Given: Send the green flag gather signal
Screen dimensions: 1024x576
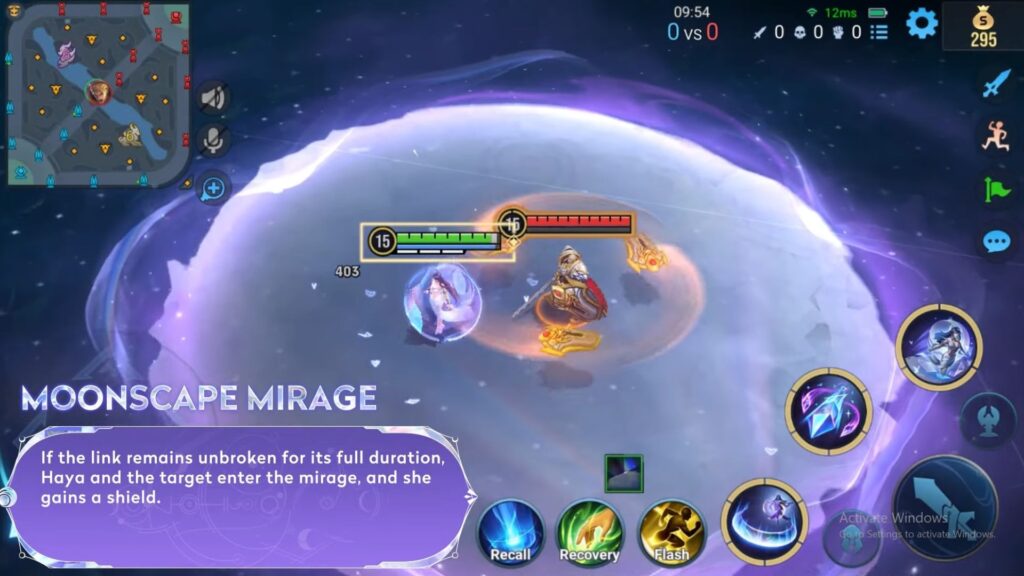Looking at the screenshot, I should pos(995,188).
